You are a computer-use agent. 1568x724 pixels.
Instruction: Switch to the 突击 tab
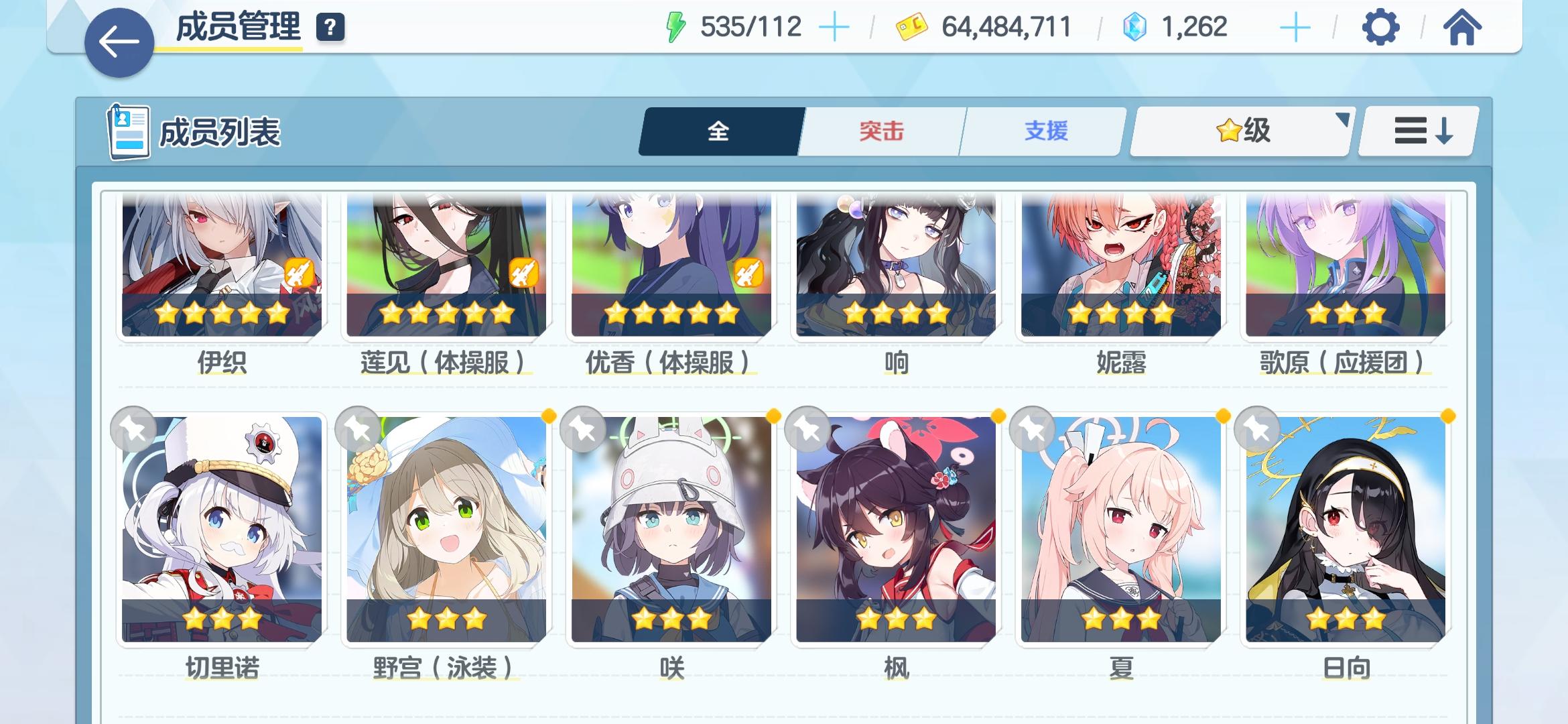point(878,131)
